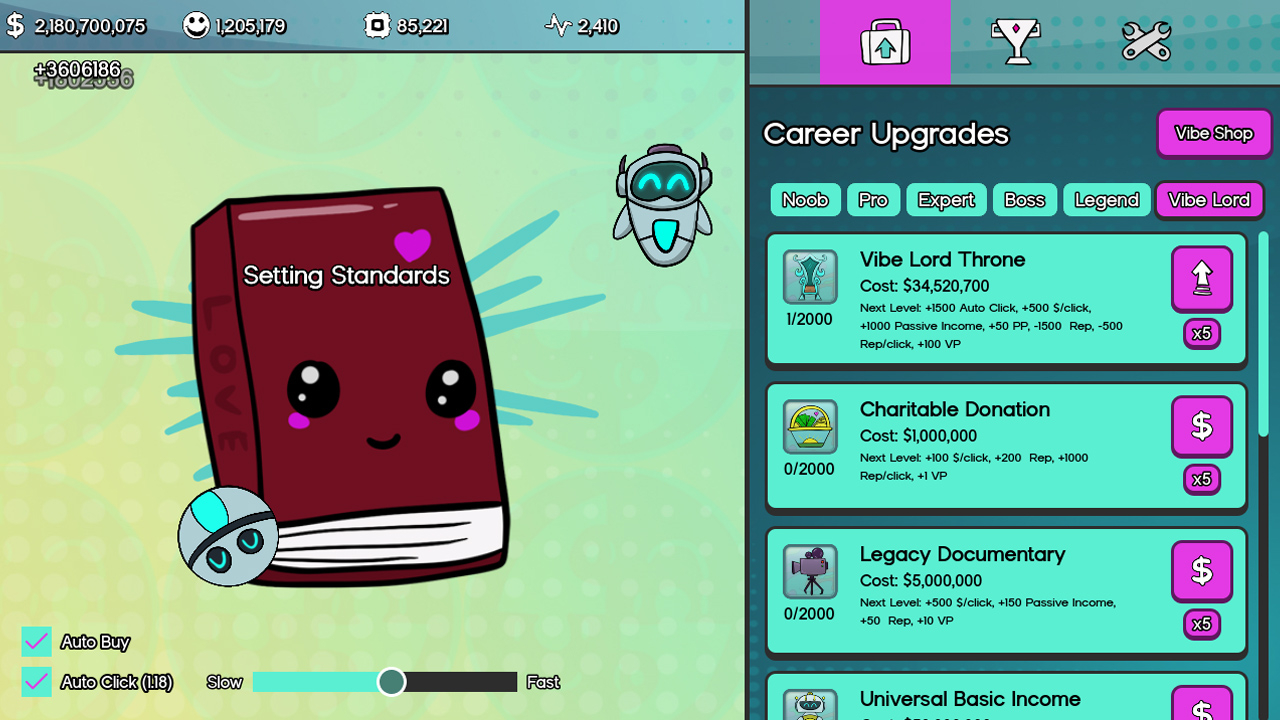Upgrade the Vibe Lord Throne
The height and width of the screenshot is (720, 1280).
tap(1201, 279)
